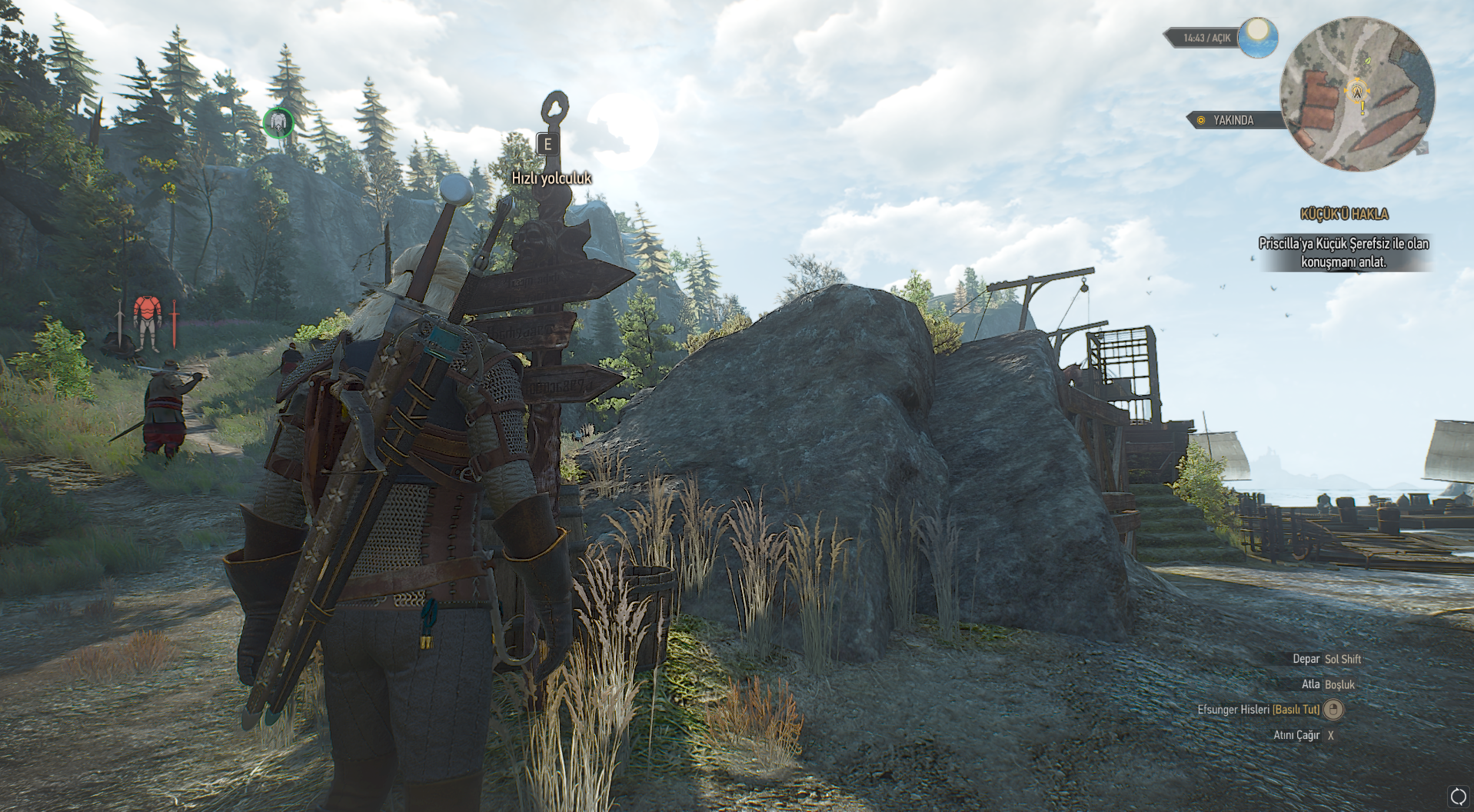This screenshot has width=1474, height=812.
Task: Open the tracked quest KÜÇÜK'Ü HAKLA
Action: [1343, 215]
